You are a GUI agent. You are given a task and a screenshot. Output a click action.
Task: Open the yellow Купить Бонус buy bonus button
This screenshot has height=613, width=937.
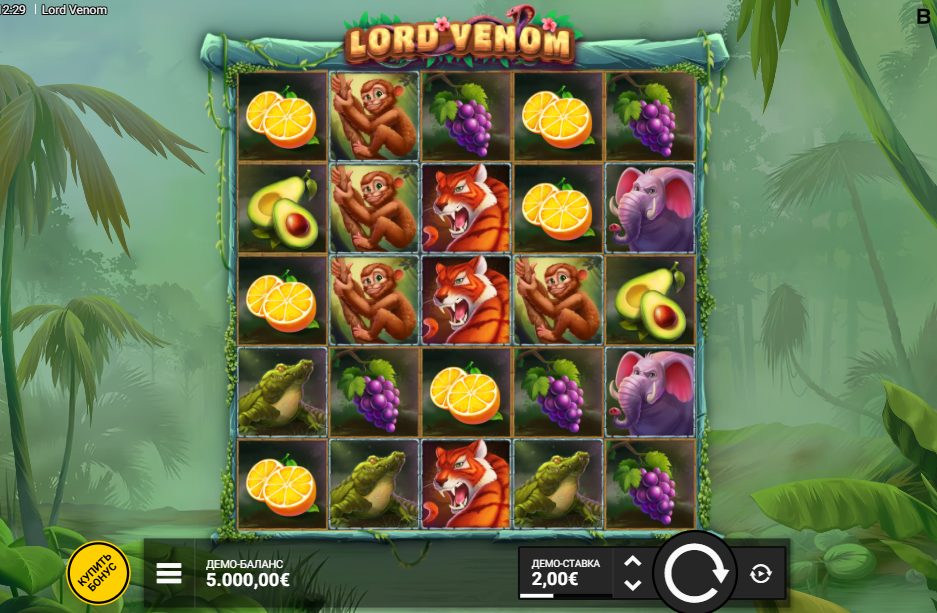98,572
